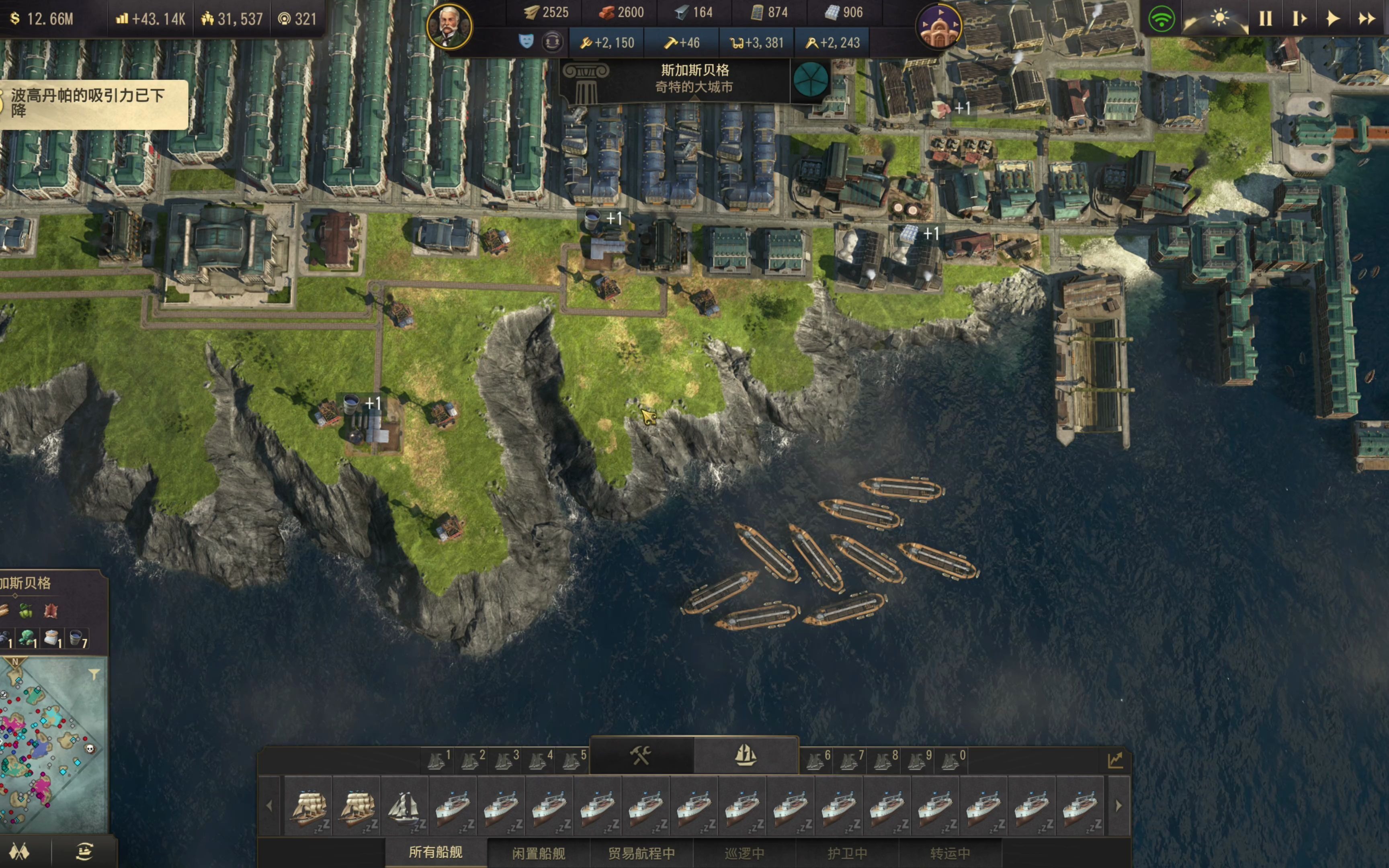The width and height of the screenshot is (1389, 868).
Task: Open the 斯加斯贝格 city banner
Action: pyautogui.click(x=694, y=79)
